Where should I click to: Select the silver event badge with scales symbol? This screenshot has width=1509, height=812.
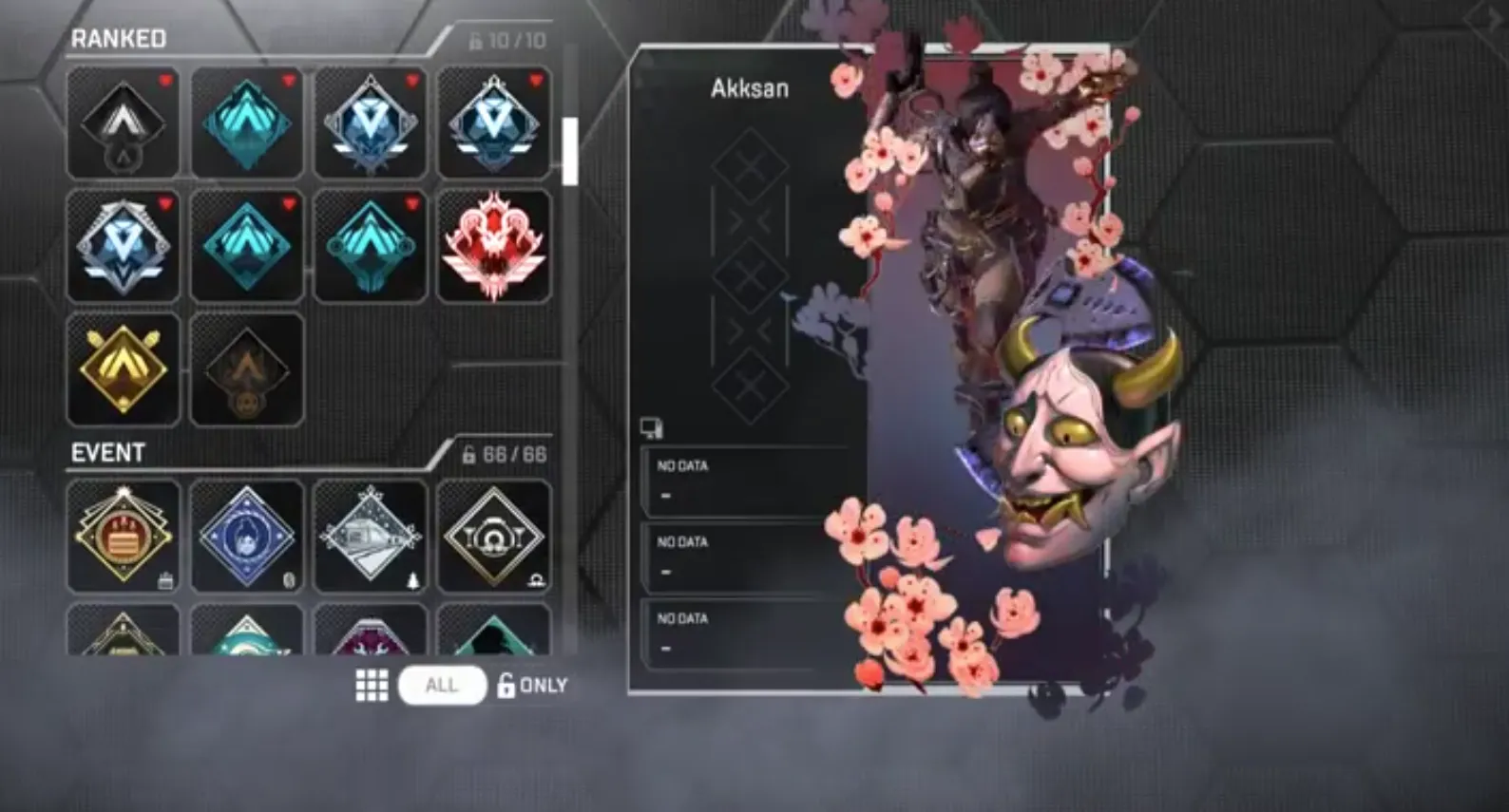[493, 535]
